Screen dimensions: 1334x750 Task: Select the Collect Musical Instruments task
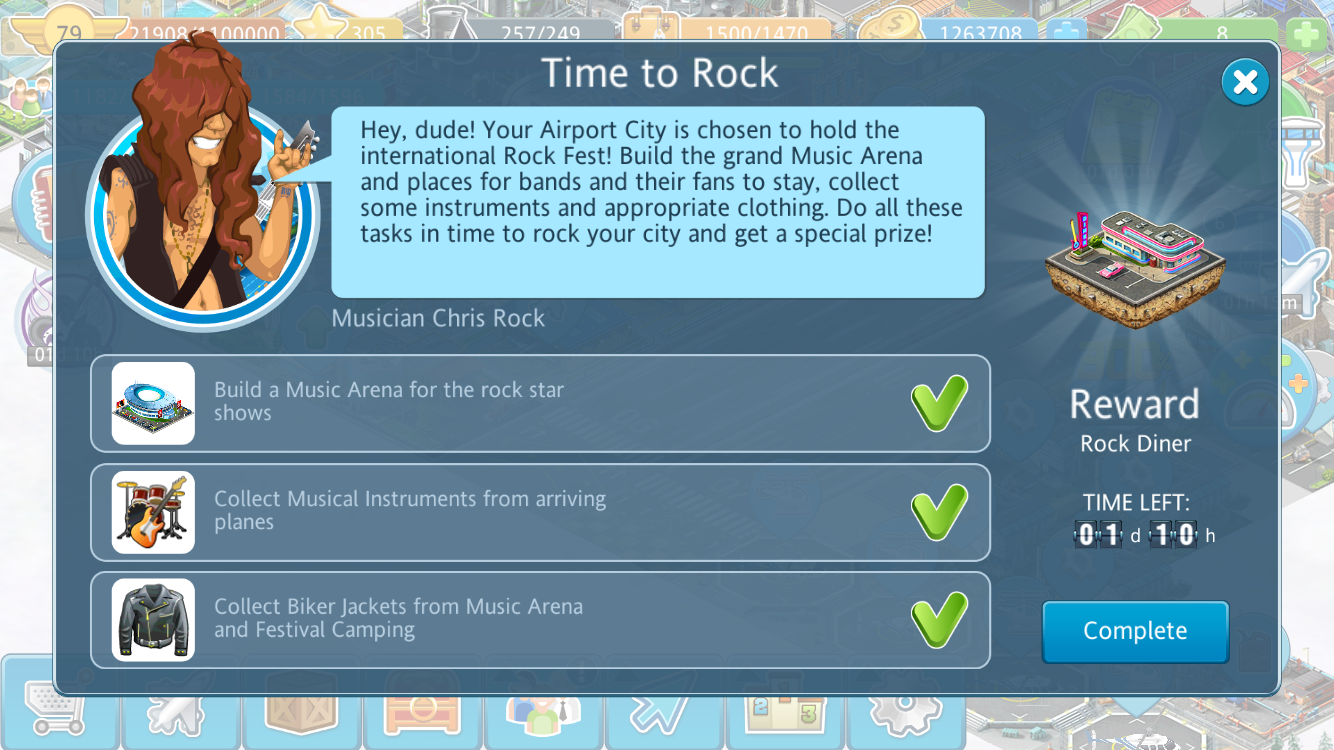[540, 511]
